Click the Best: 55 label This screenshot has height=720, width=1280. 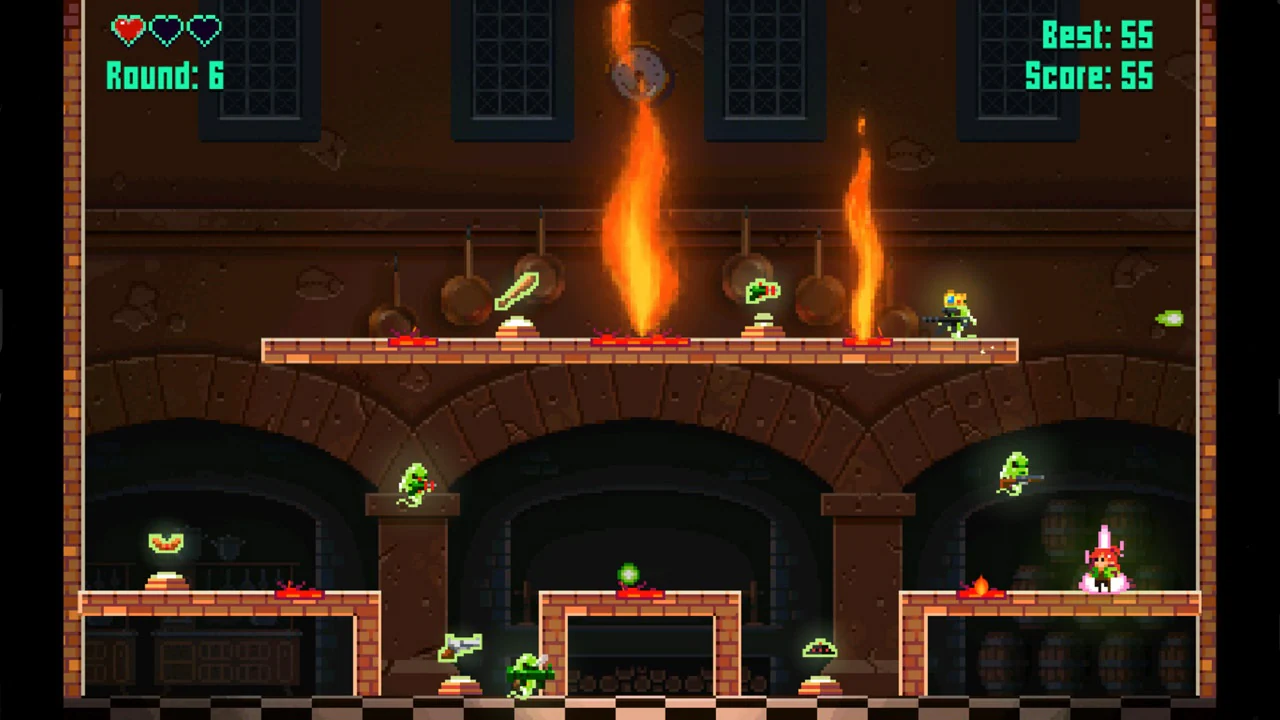click(1100, 37)
